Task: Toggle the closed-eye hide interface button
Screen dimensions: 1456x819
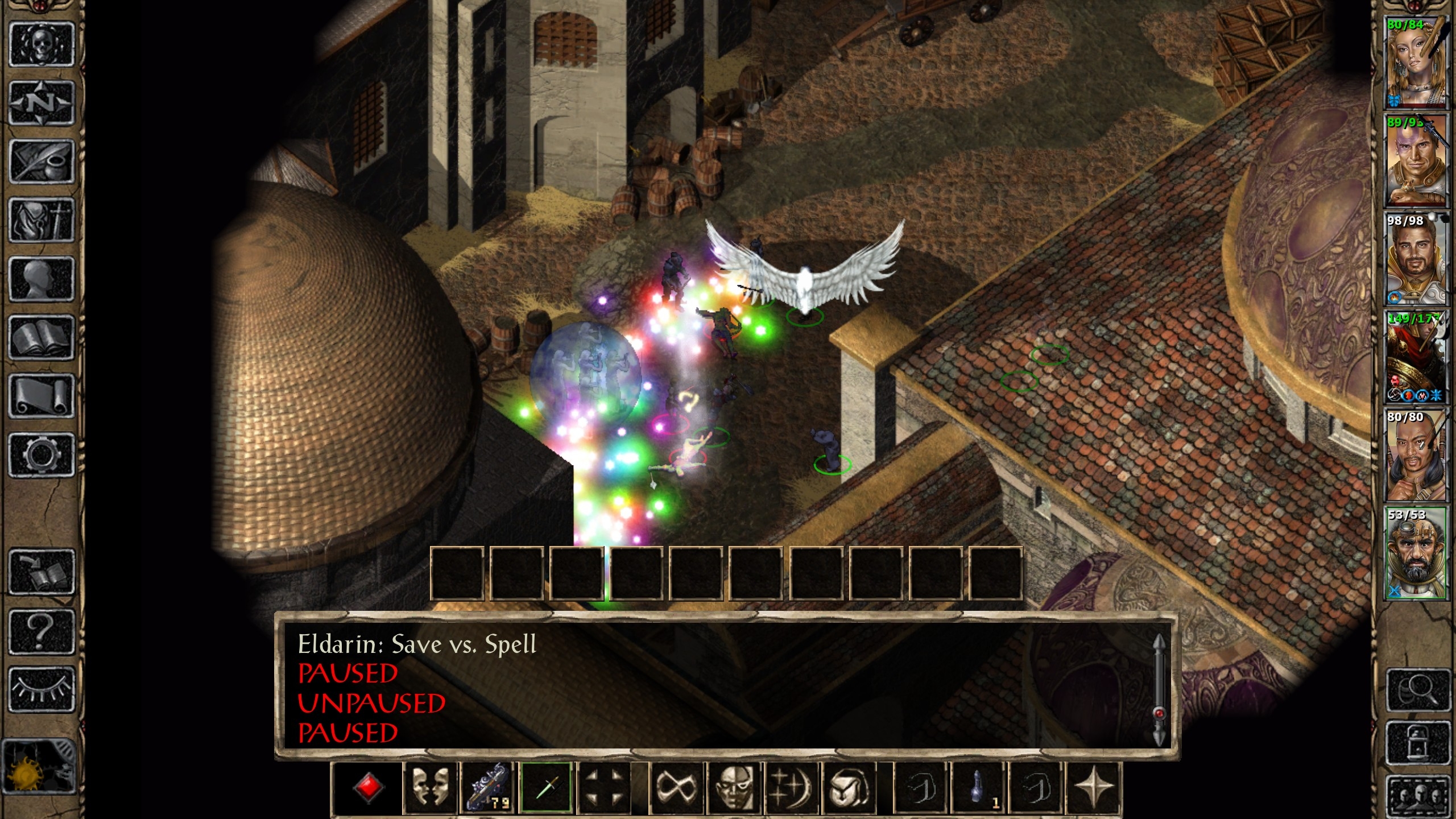Action: point(42,690)
